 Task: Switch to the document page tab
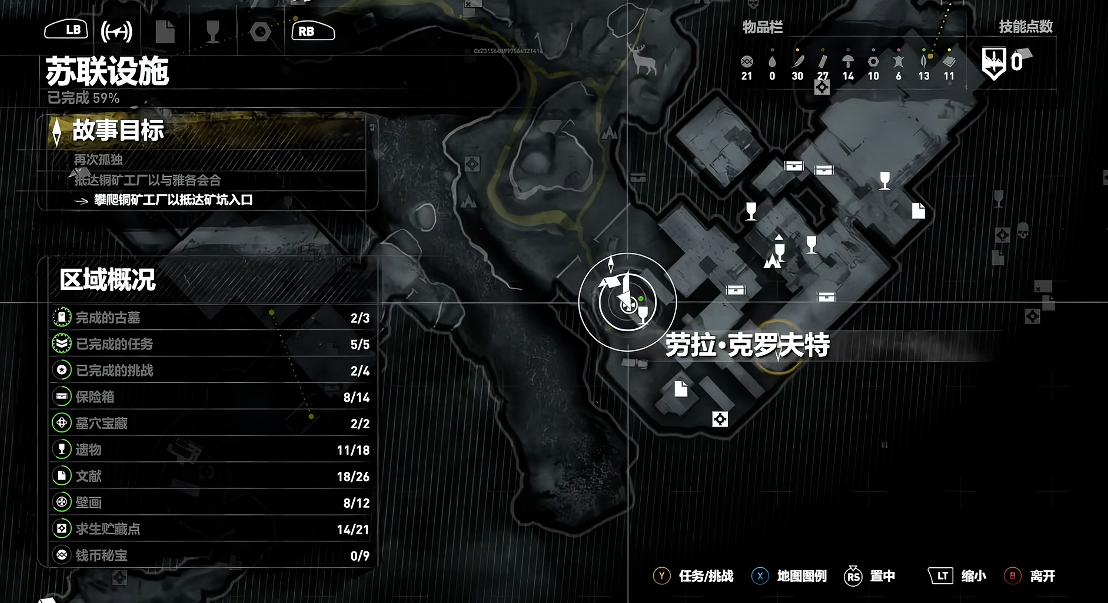click(x=166, y=31)
